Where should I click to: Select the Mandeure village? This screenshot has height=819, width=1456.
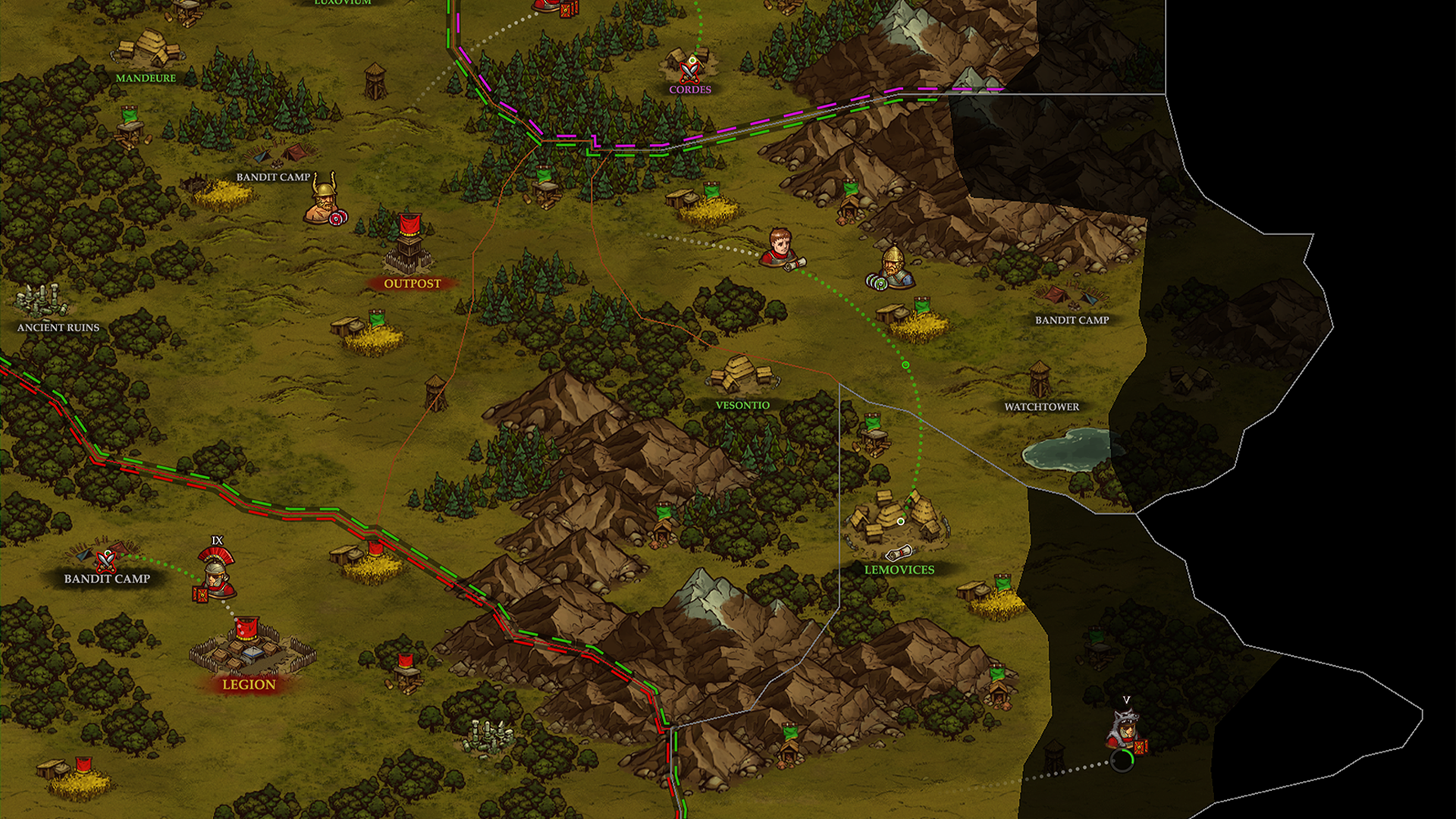pyautogui.click(x=149, y=49)
